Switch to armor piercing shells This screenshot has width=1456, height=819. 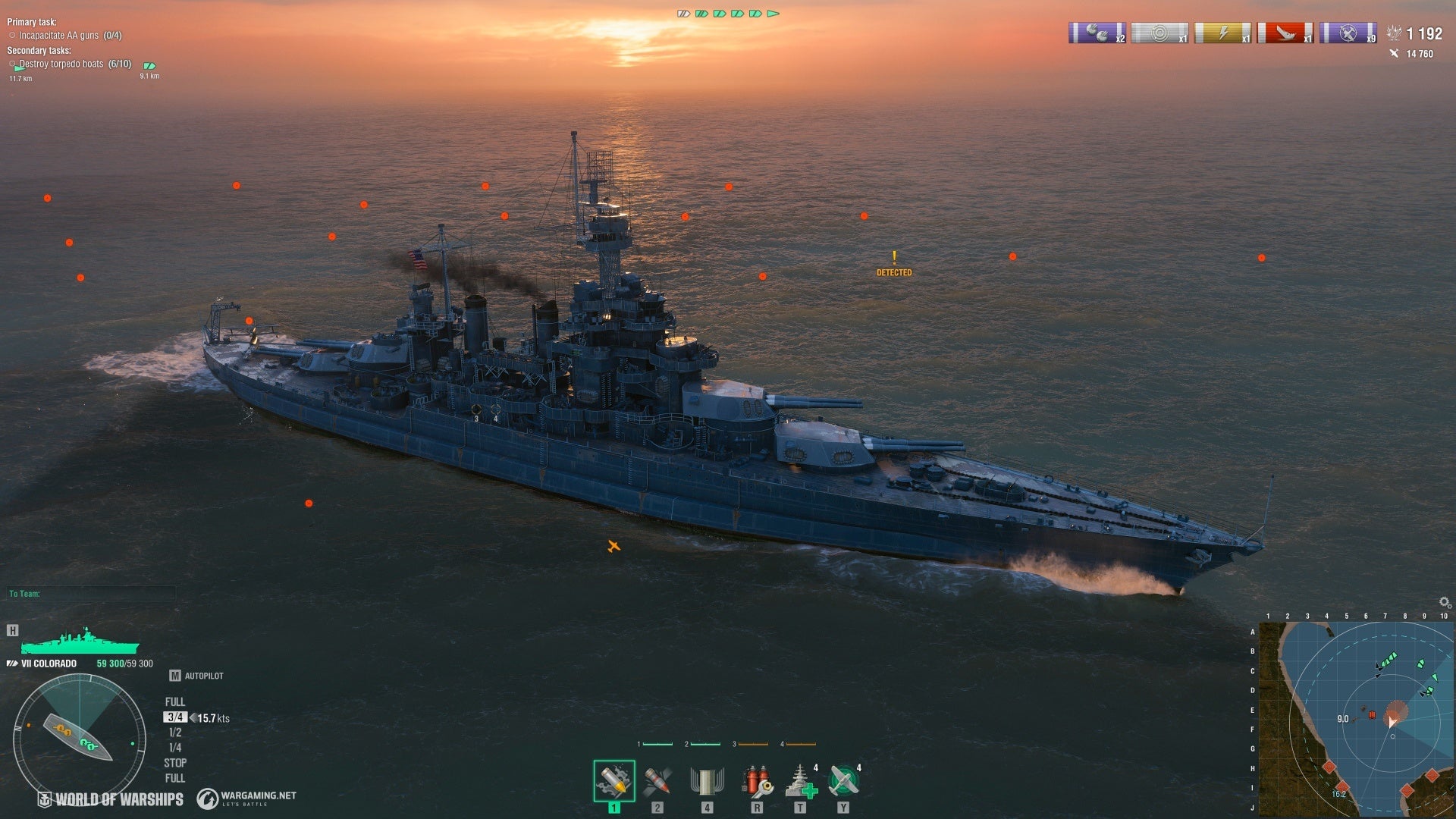(x=657, y=781)
